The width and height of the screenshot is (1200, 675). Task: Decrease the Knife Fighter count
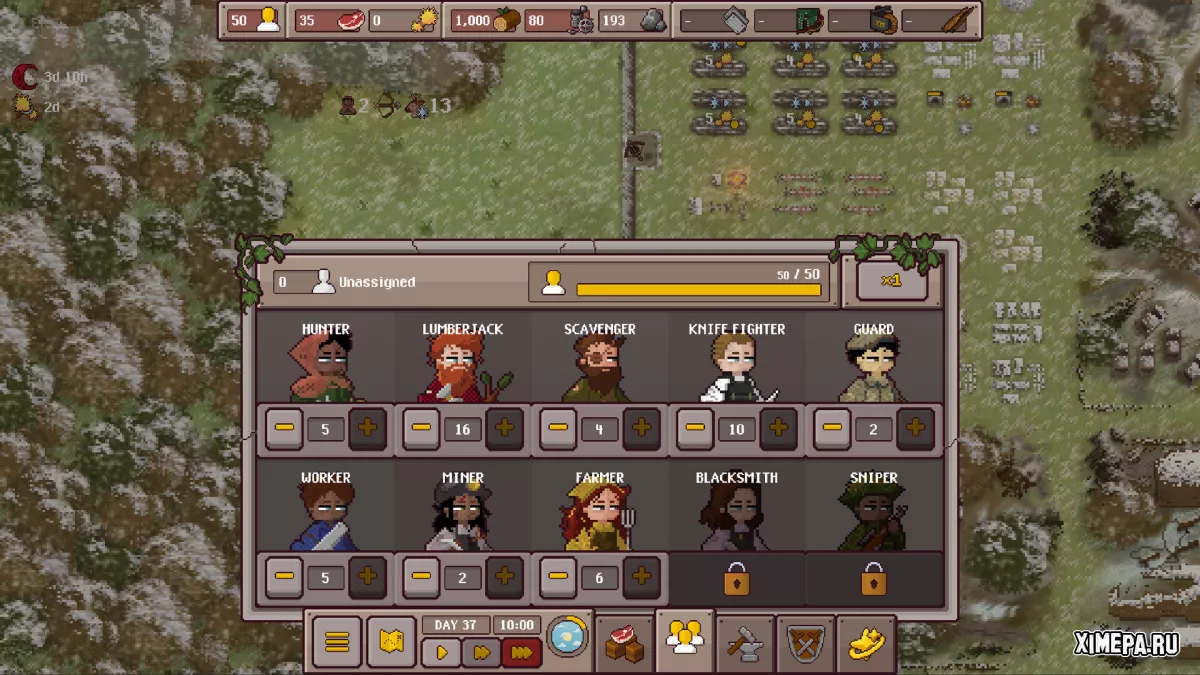[x=695, y=429]
